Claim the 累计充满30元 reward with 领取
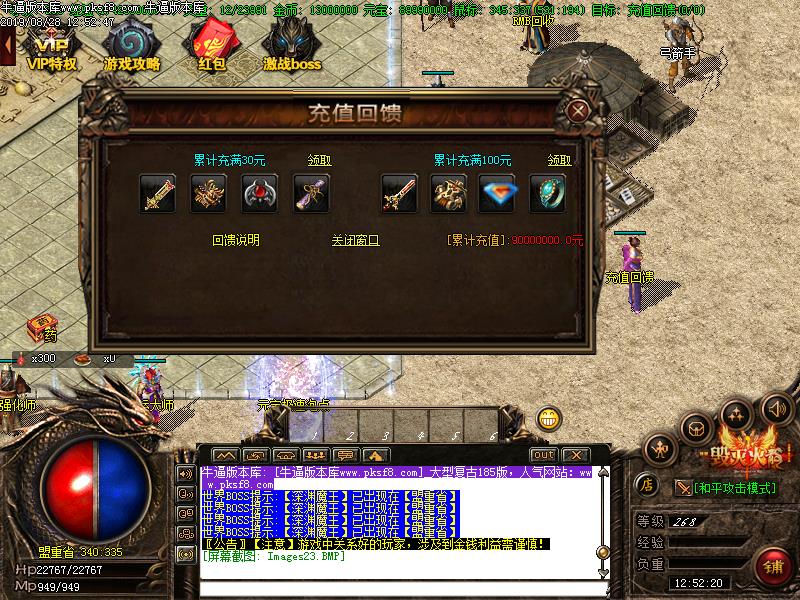Screen dimensions: 800x600 click(319, 160)
